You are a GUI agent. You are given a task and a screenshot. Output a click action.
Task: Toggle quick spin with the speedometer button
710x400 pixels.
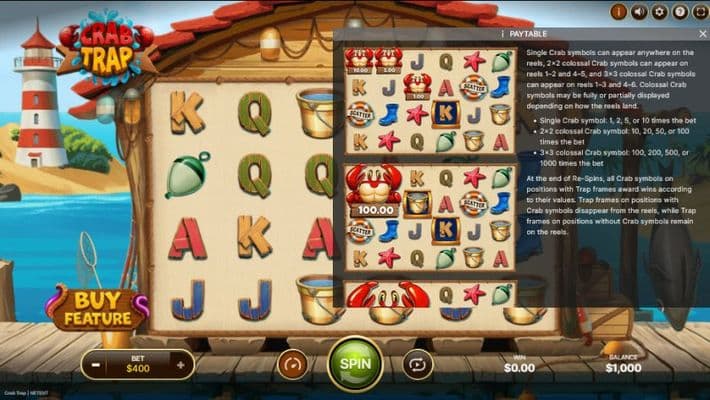pyautogui.click(x=292, y=364)
